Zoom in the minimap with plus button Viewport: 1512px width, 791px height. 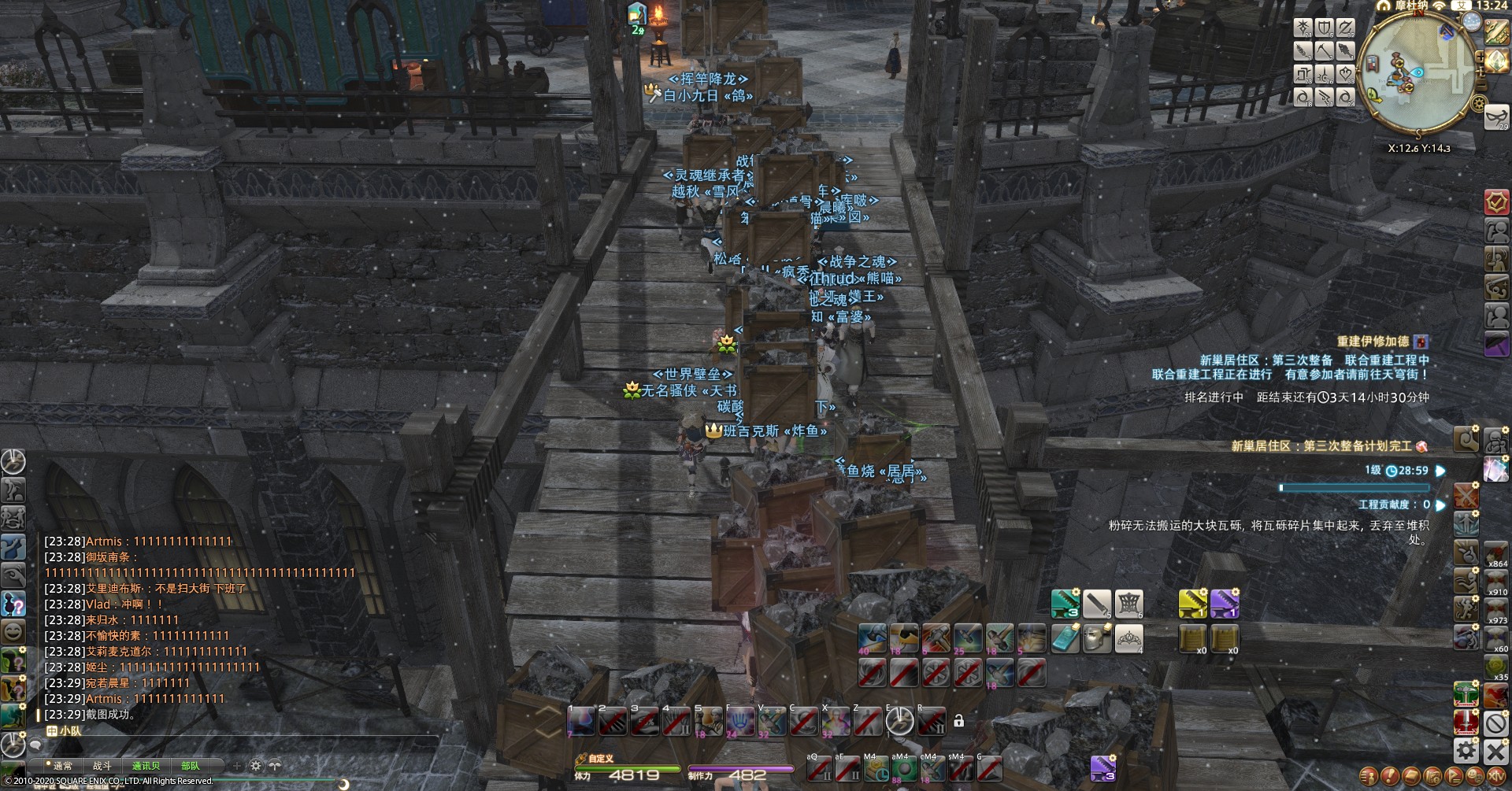pyautogui.click(x=1480, y=57)
